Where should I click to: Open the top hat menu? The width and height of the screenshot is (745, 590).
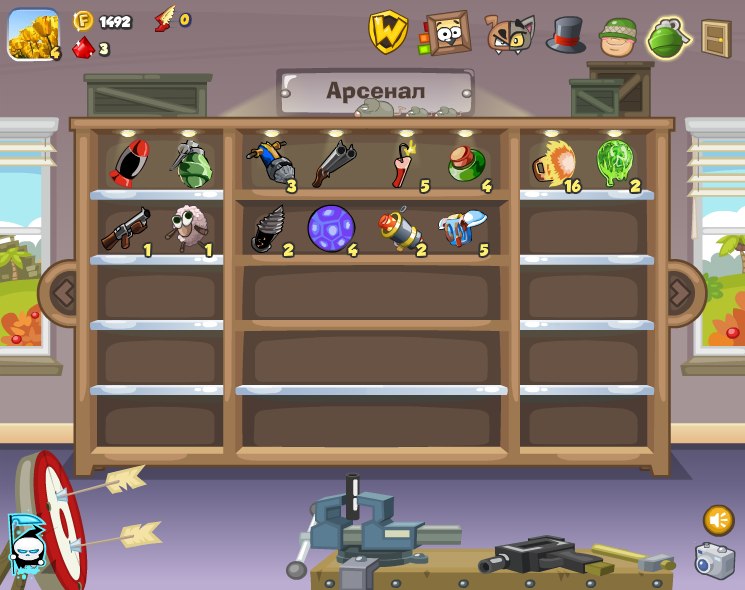(566, 35)
